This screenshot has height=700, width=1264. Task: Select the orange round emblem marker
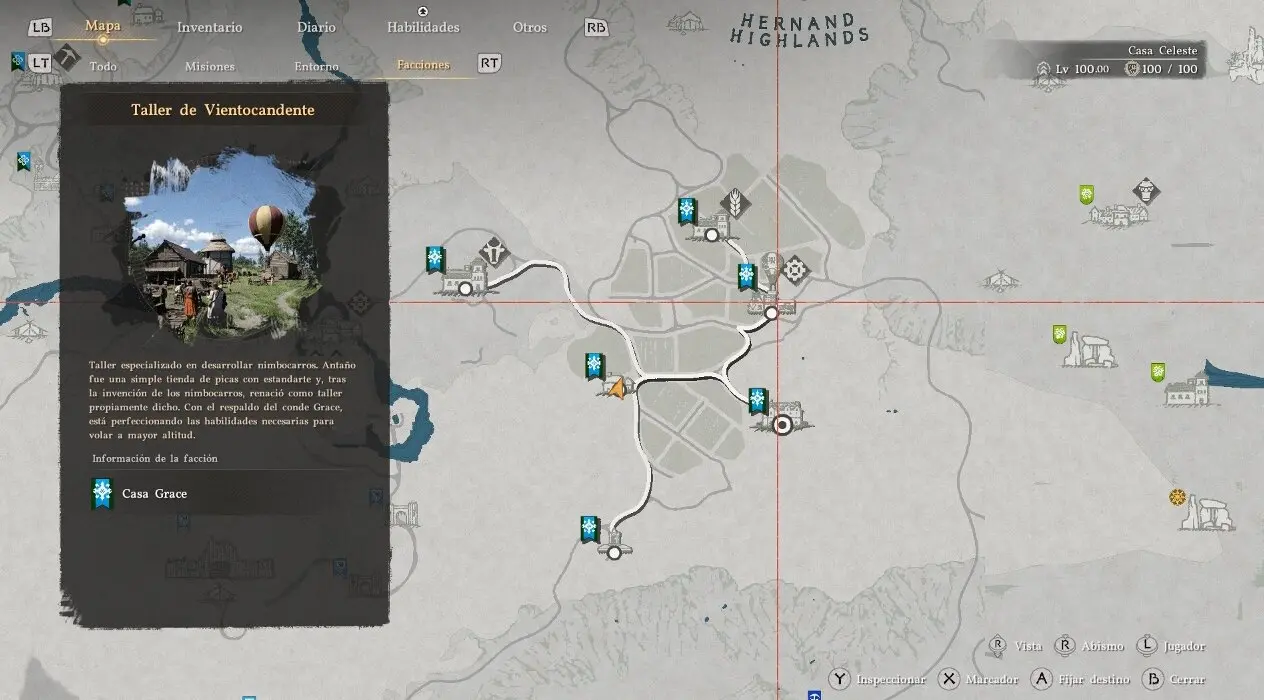pyautogui.click(x=1176, y=497)
